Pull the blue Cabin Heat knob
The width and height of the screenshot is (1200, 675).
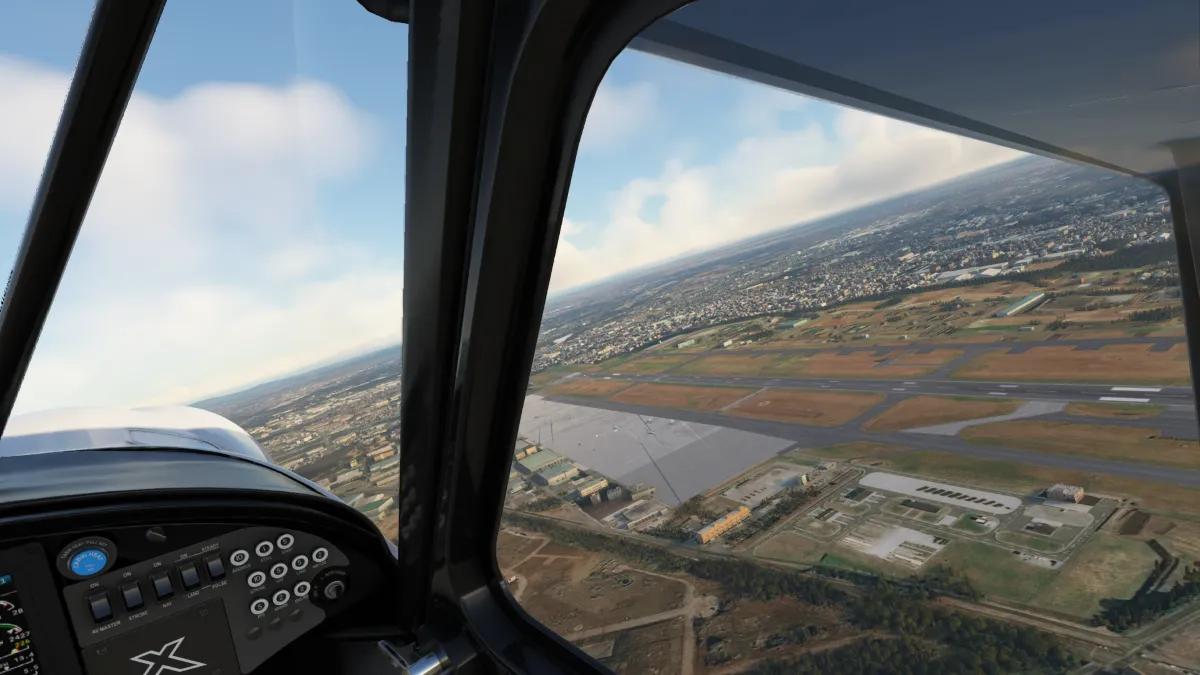click(x=88, y=561)
